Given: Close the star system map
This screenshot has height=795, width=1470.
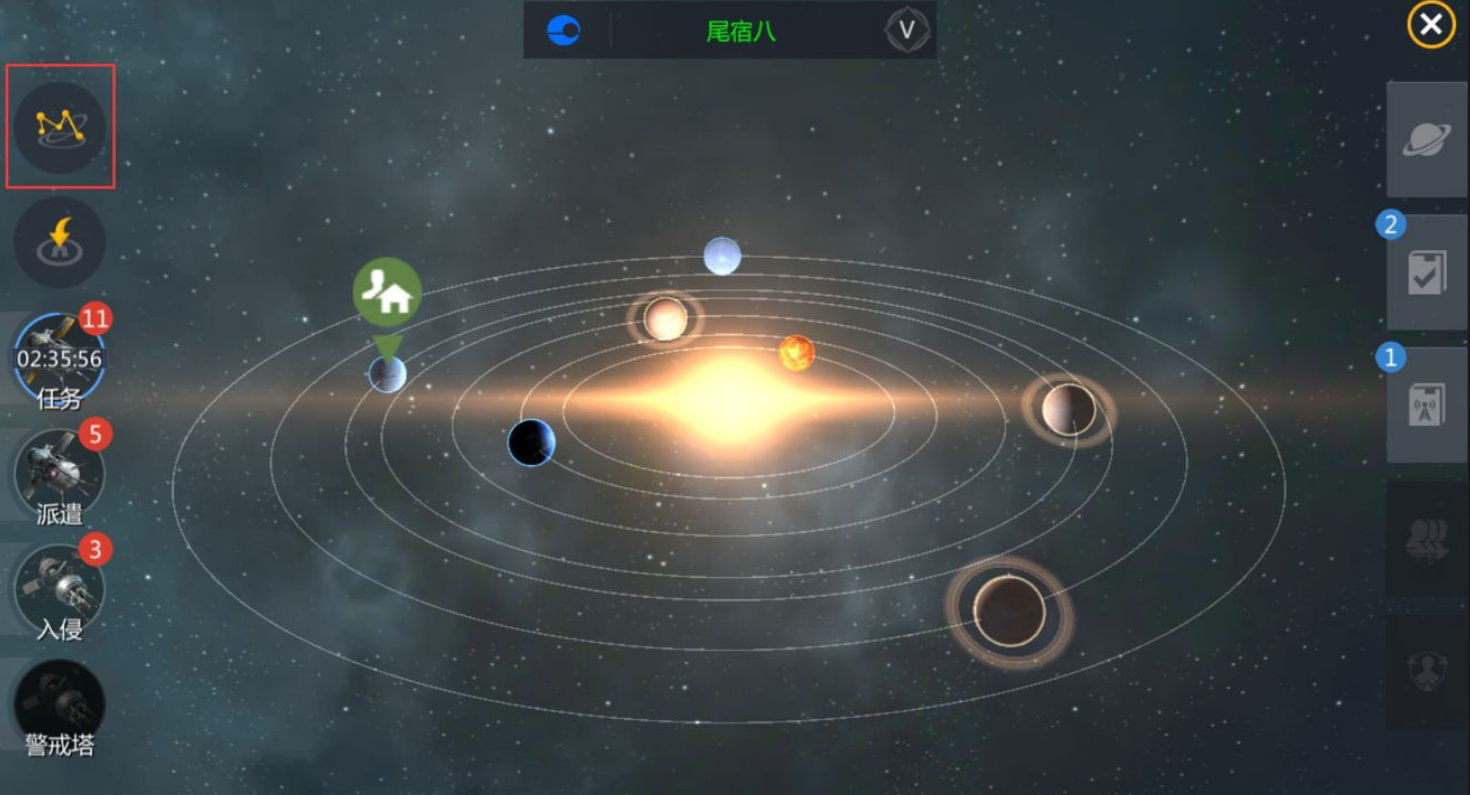Looking at the screenshot, I should pyautogui.click(x=1431, y=25).
